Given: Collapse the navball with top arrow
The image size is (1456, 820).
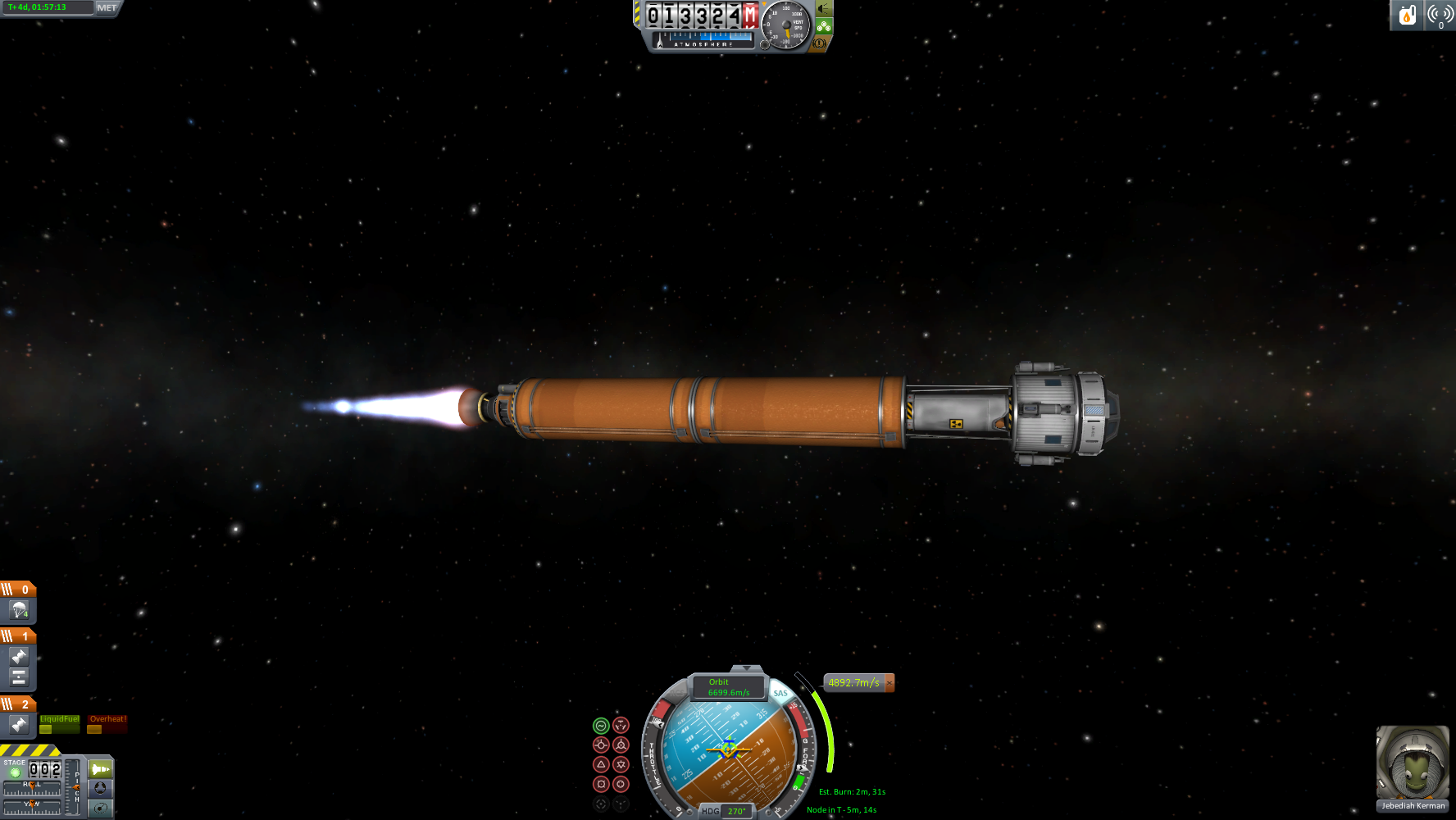Looking at the screenshot, I should tap(746, 669).
